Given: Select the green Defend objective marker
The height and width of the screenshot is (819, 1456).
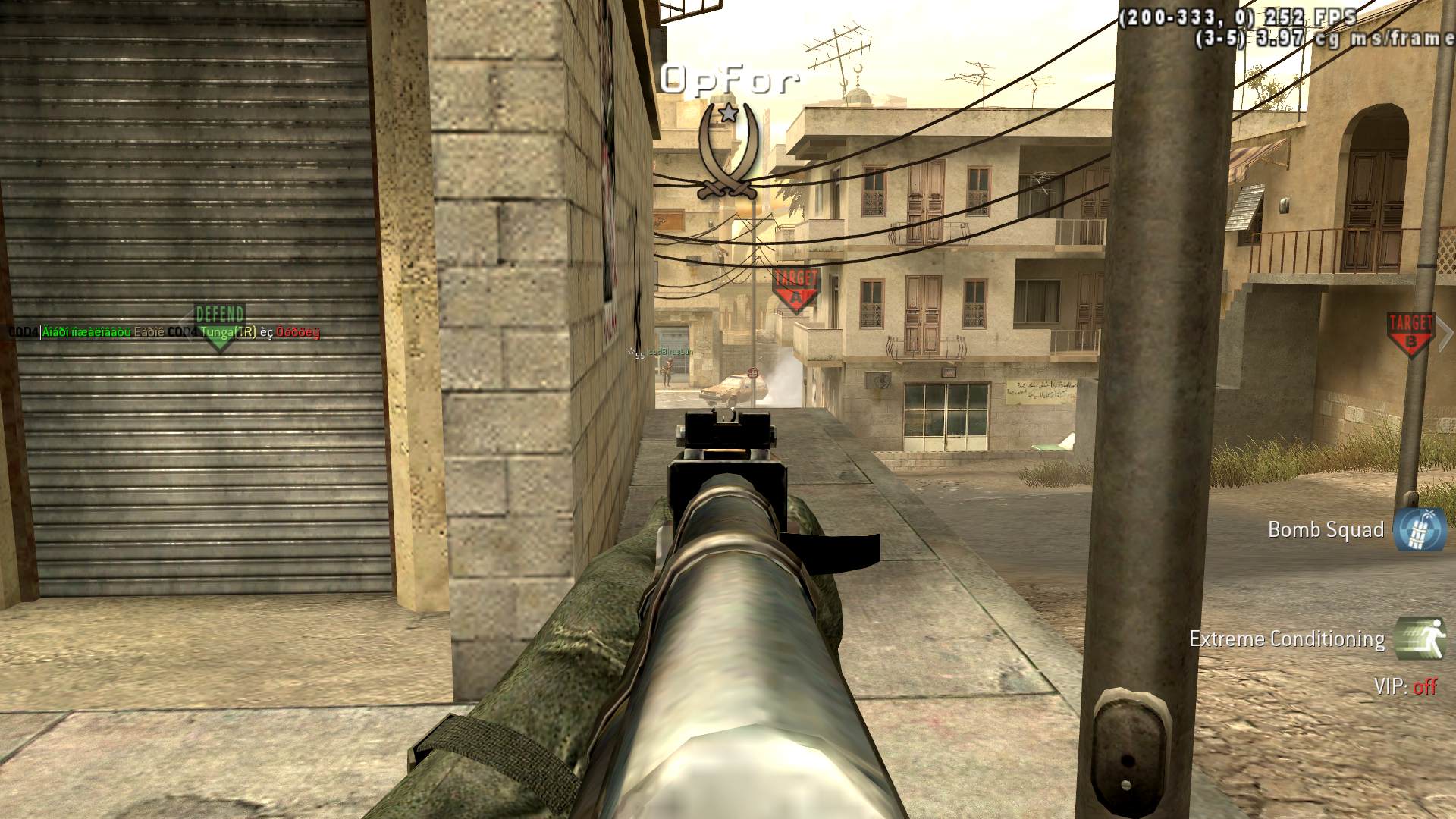Looking at the screenshot, I should (x=220, y=327).
